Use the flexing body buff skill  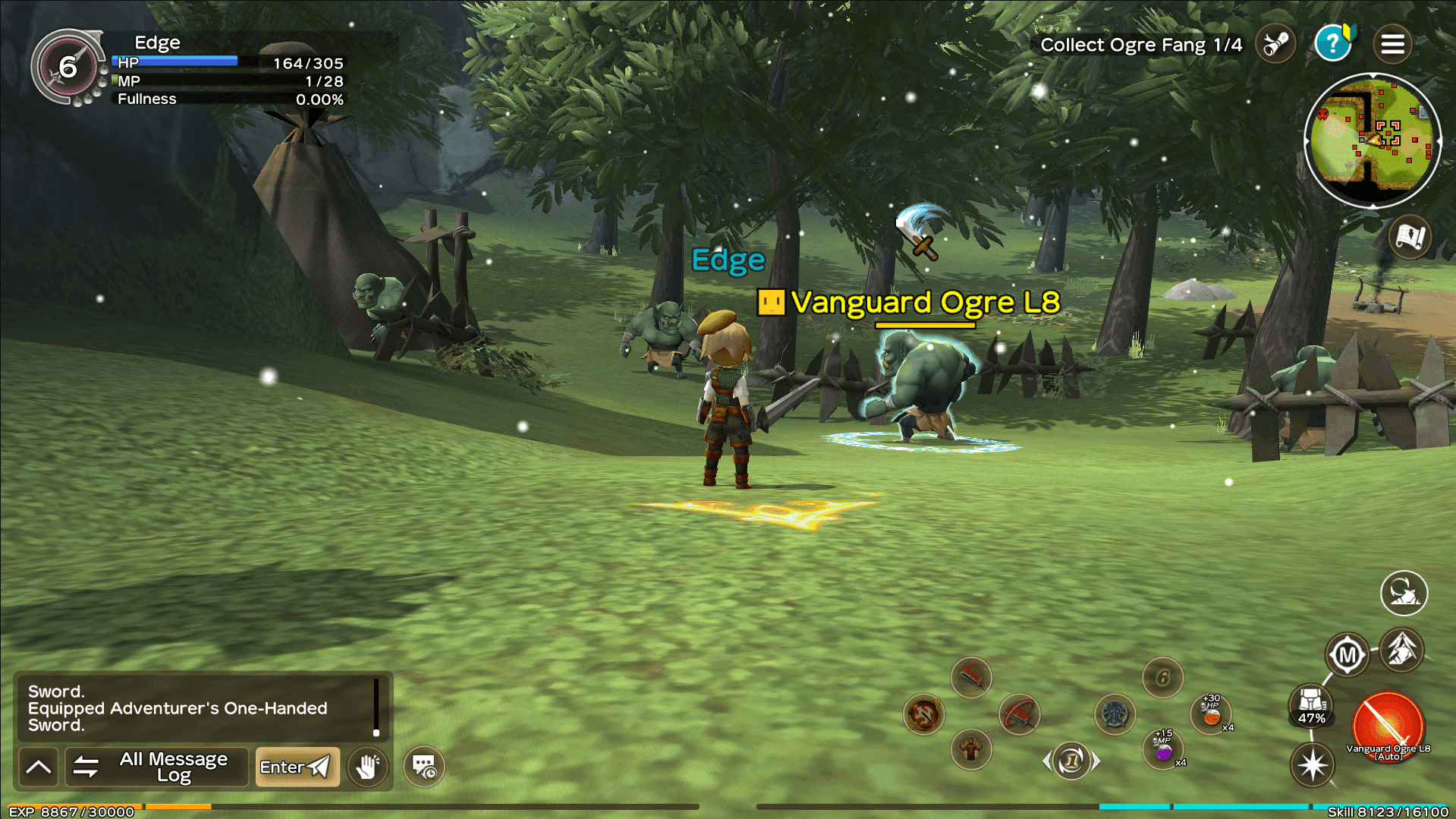pyautogui.click(x=970, y=750)
